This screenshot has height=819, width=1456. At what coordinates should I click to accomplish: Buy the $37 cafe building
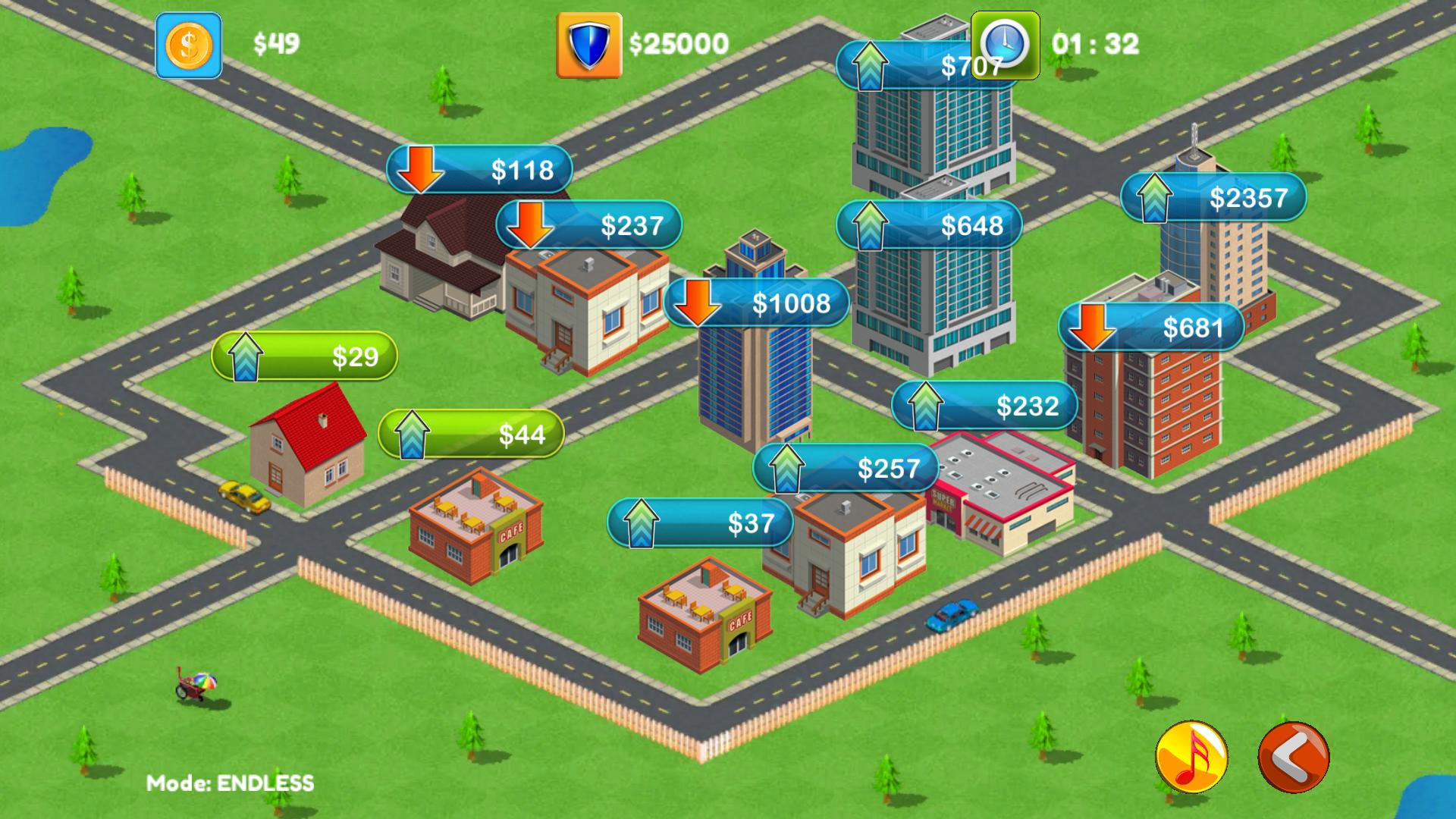point(701,522)
